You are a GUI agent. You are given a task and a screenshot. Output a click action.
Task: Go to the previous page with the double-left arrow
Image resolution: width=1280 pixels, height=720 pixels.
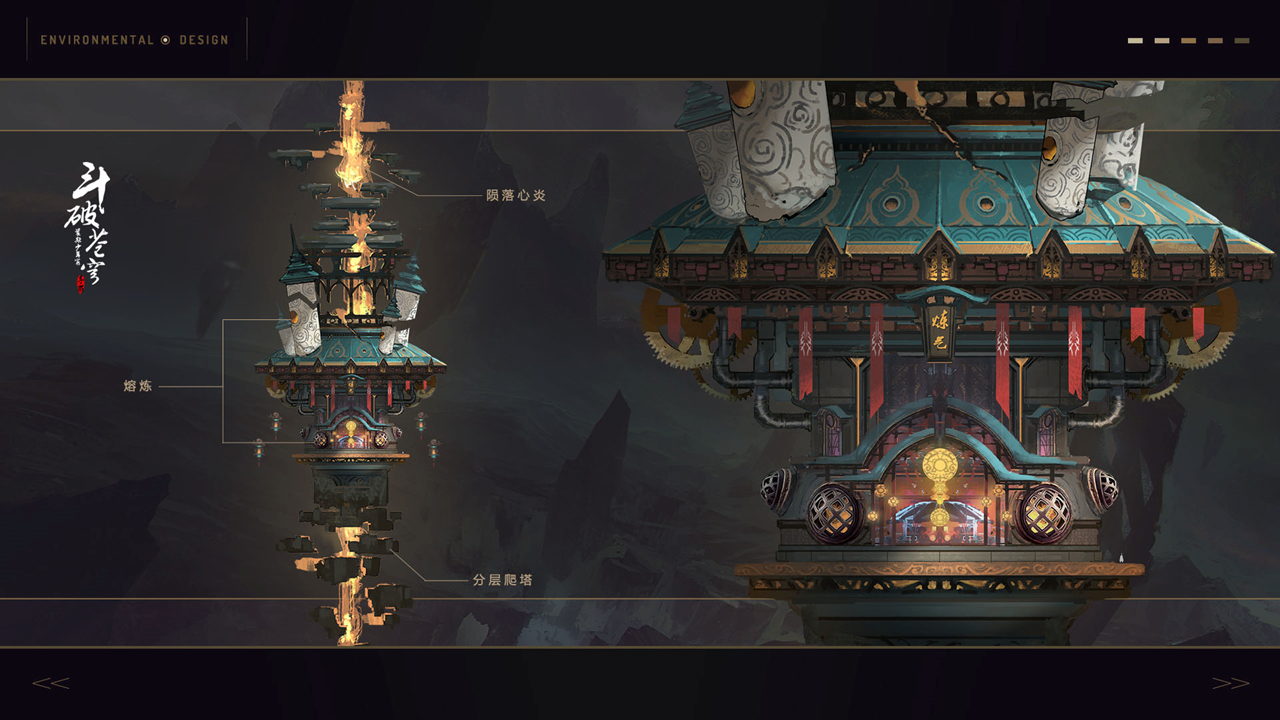click(50, 683)
